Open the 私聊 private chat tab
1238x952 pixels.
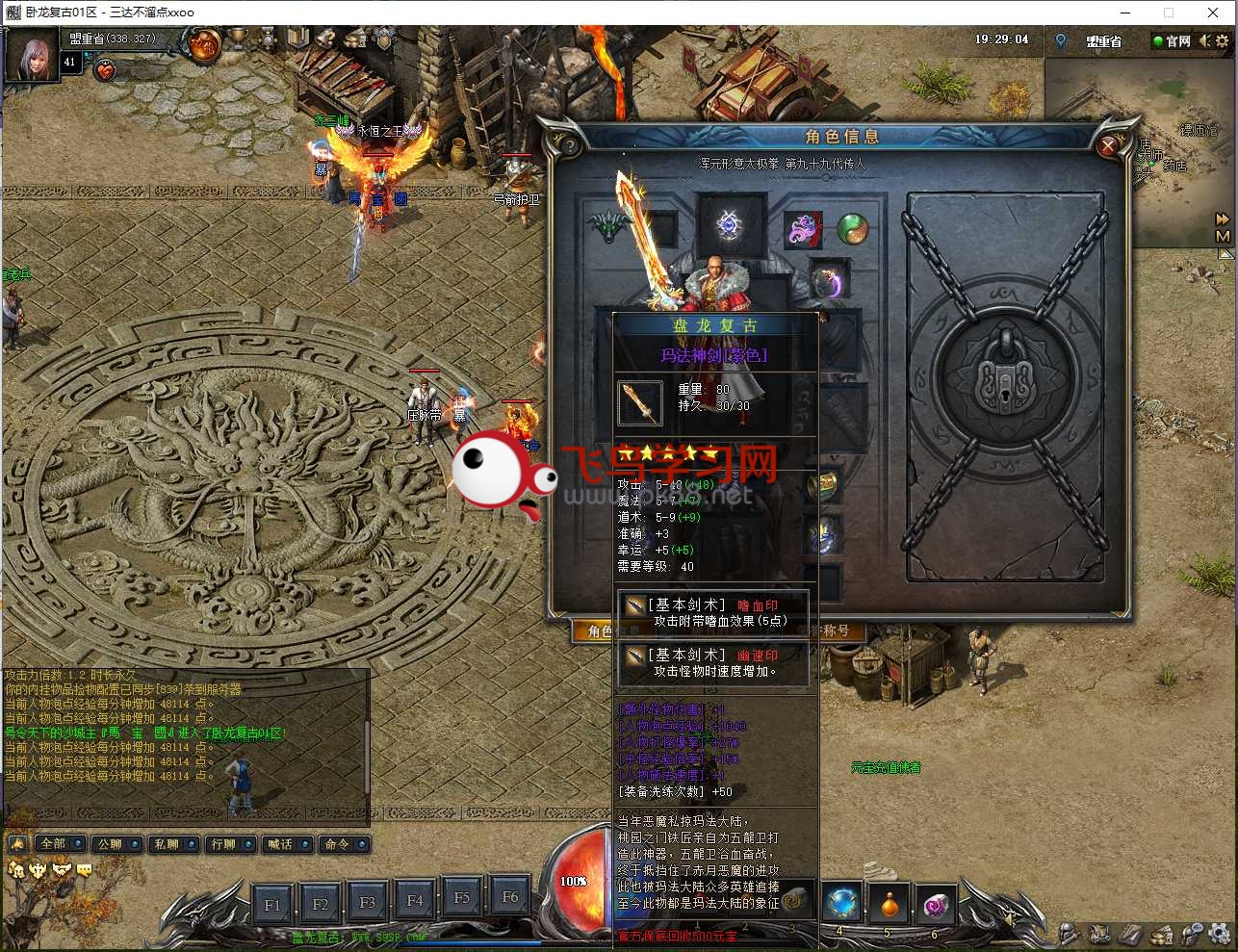click(x=173, y=844)
